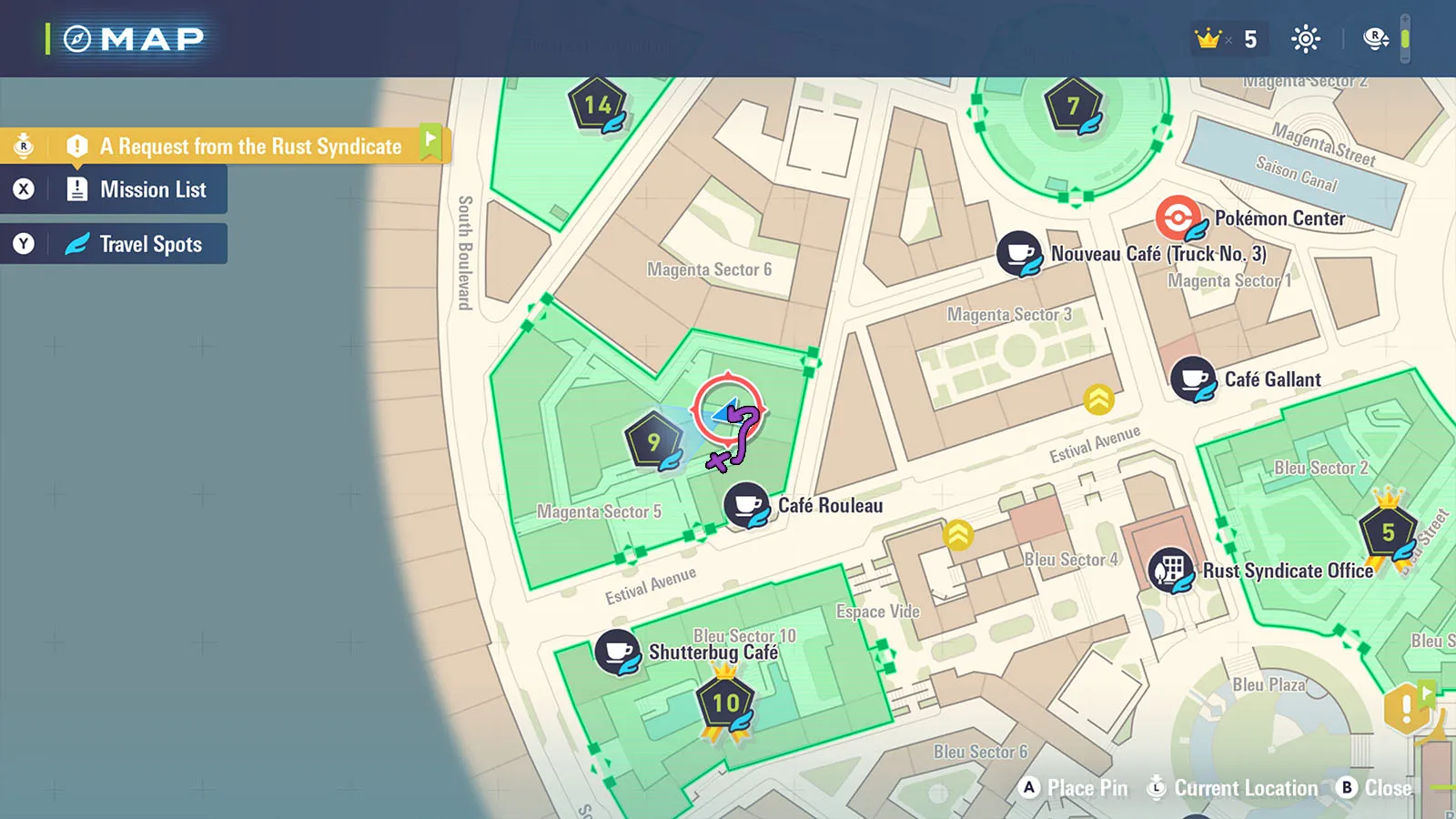Select the orange exclamation mission marker
Screen dimensions: 1456x819
click(x=1406, y=707)
